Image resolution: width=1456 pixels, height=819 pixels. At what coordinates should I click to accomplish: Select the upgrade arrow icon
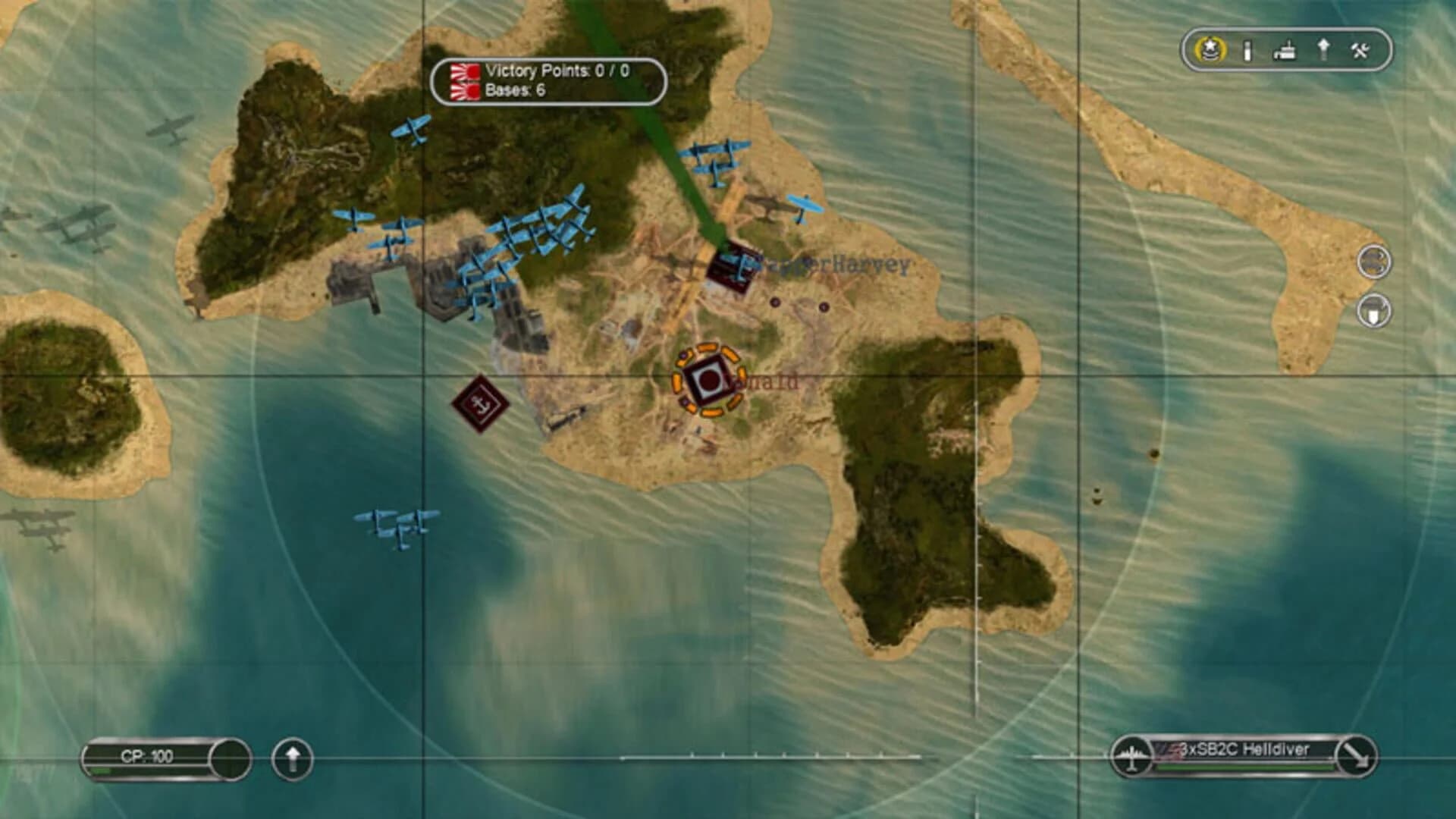[x=1325, y=49]
